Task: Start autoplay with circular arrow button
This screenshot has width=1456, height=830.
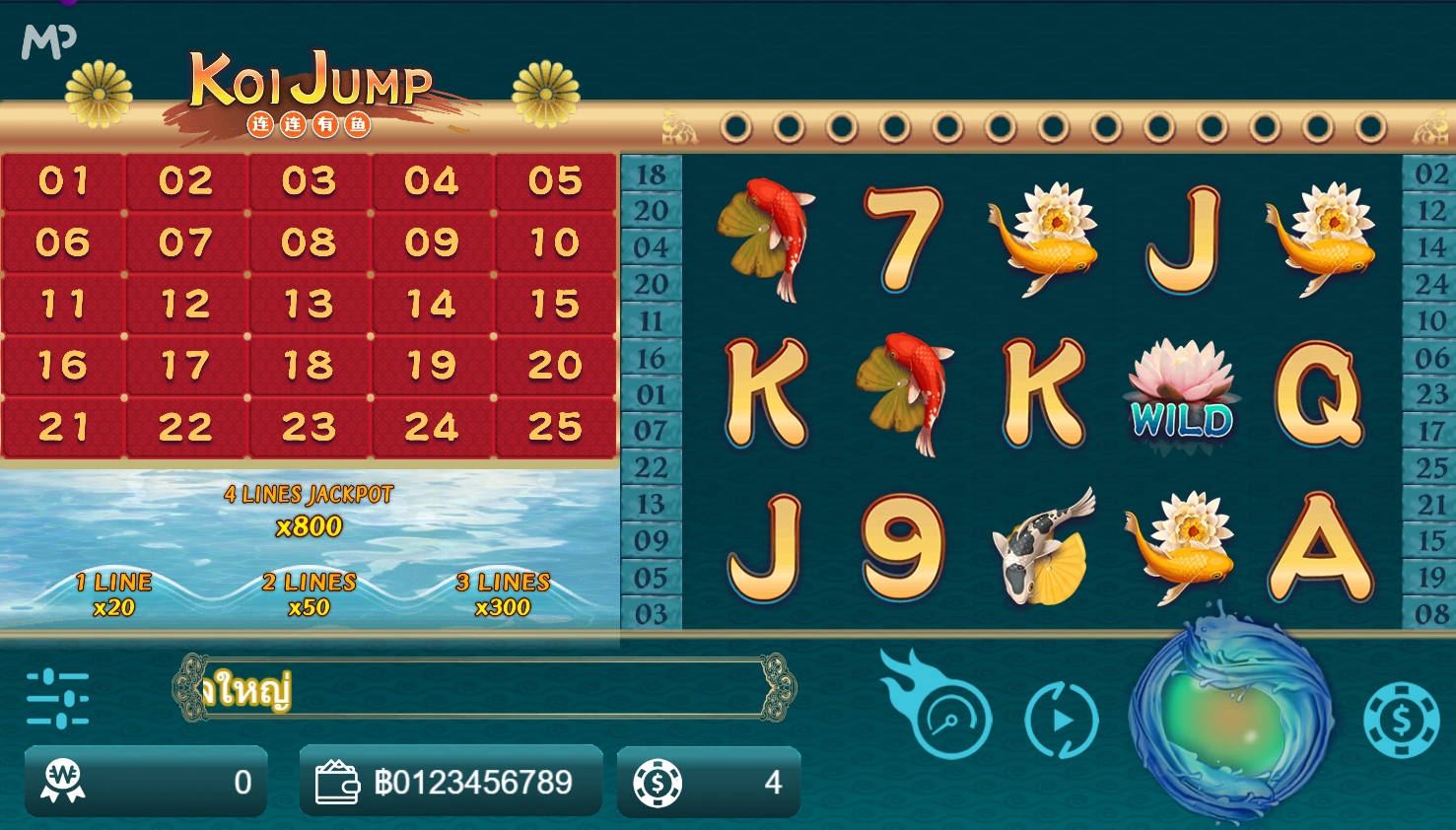Action: tap(1062, 721)
